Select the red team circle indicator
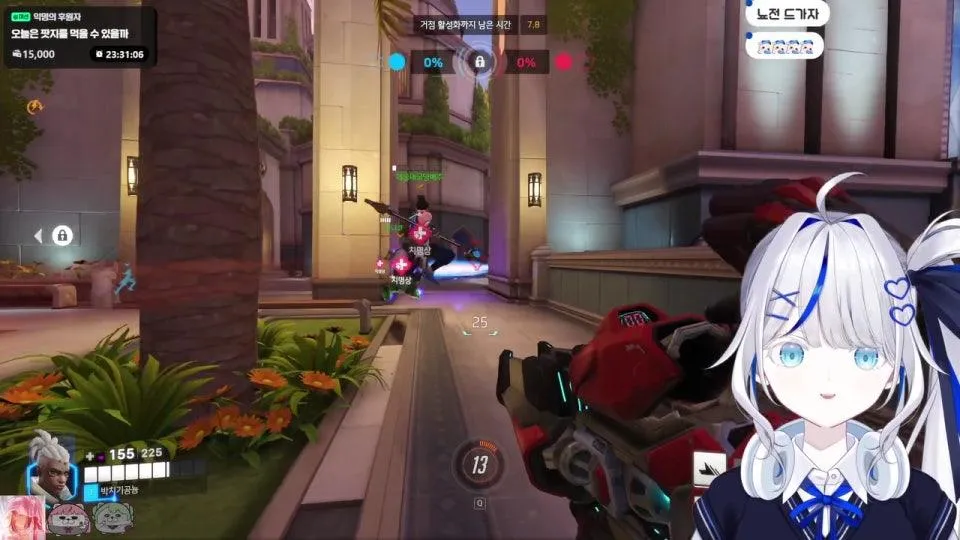 [563, 62]
